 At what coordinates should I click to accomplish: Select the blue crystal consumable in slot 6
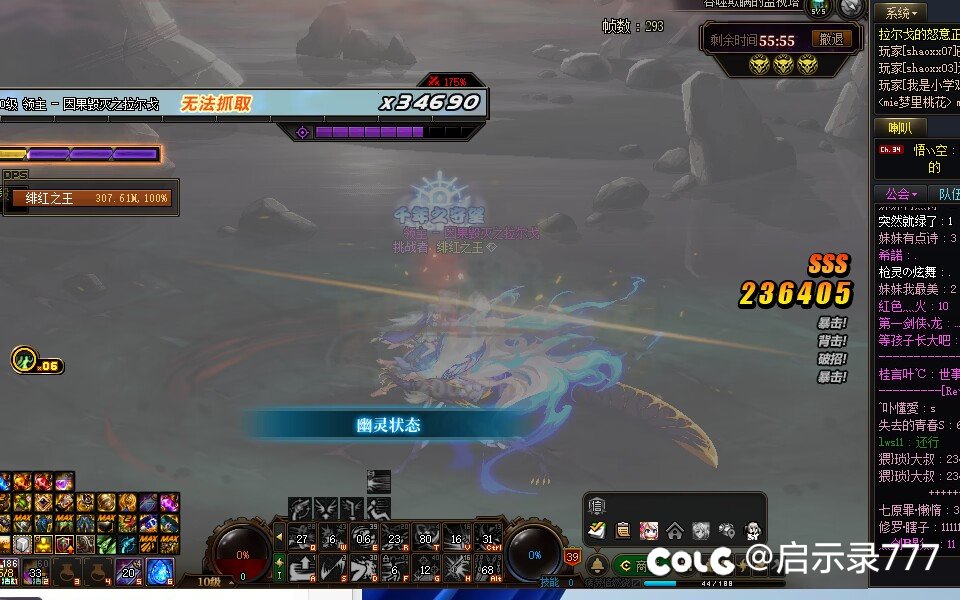[x=160, y=572]
